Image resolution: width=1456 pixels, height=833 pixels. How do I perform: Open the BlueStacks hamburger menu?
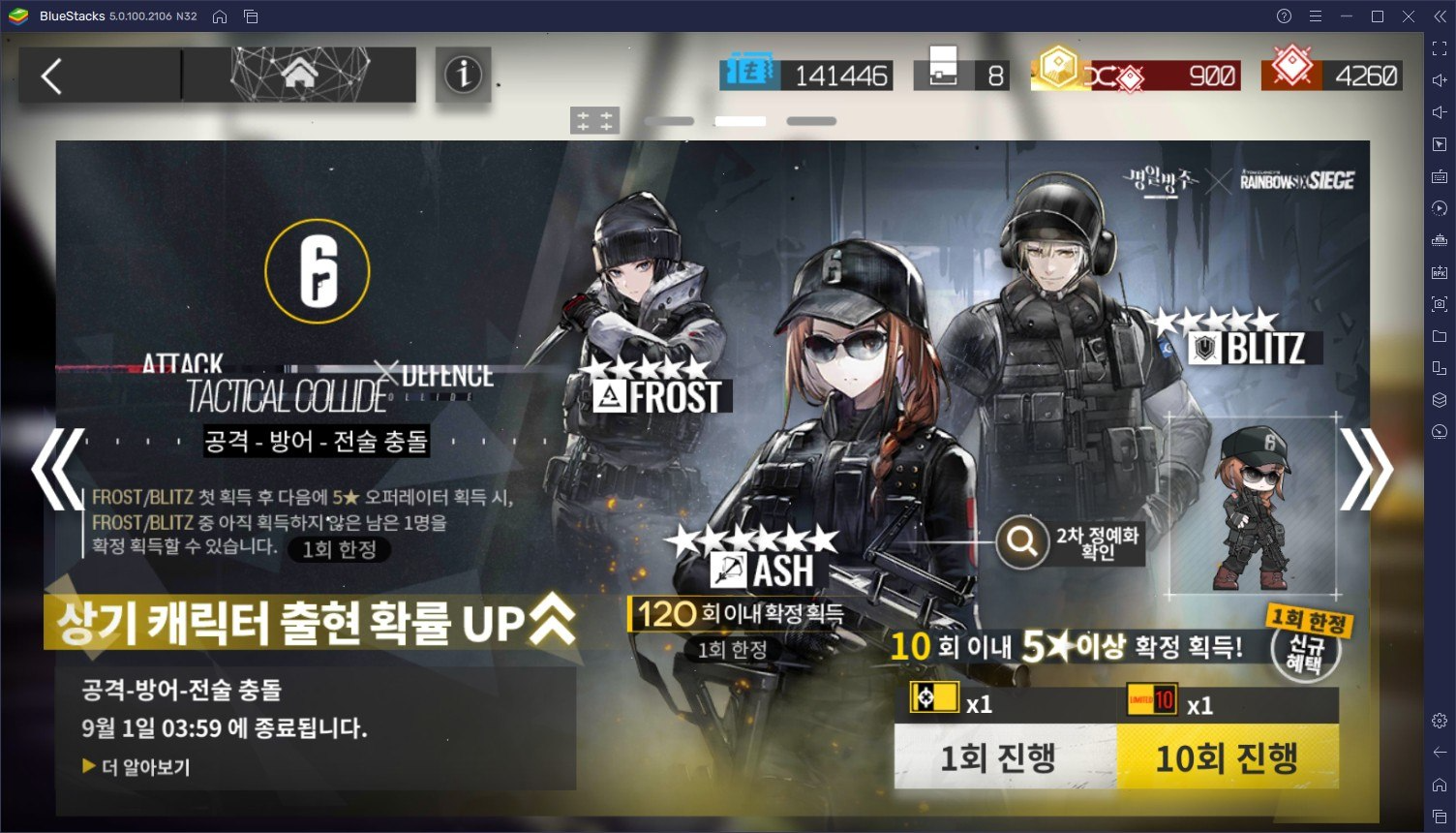1313,15
